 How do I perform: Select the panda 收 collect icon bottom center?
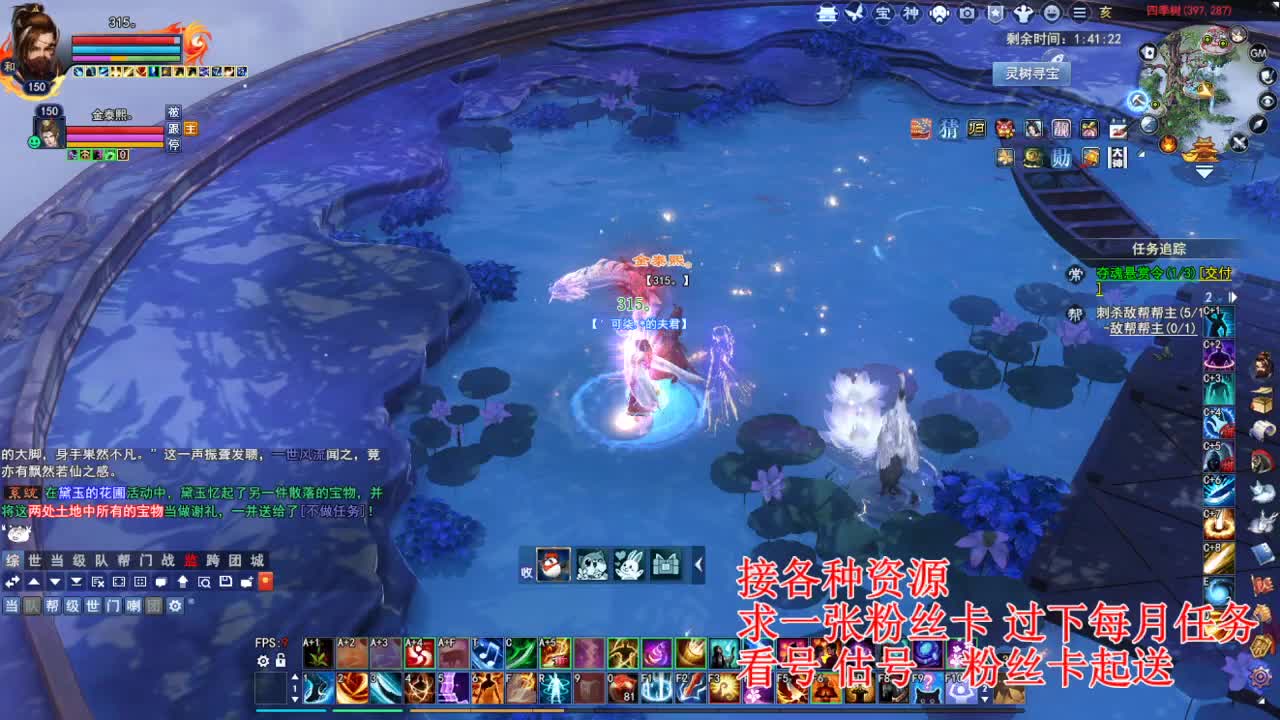click(552, 565)
